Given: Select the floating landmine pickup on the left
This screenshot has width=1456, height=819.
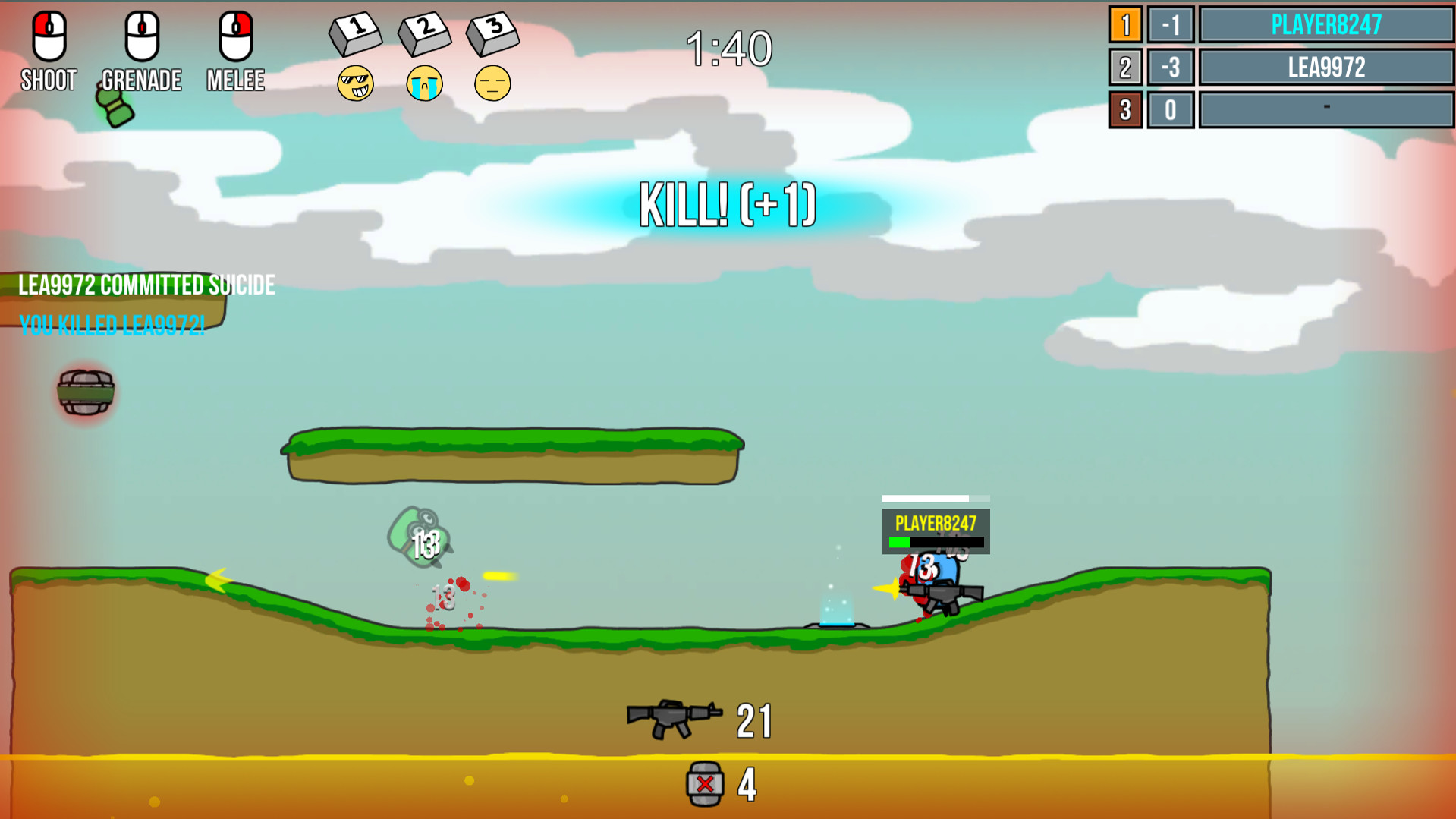Looking at the screenshot, I should (85, 393).
